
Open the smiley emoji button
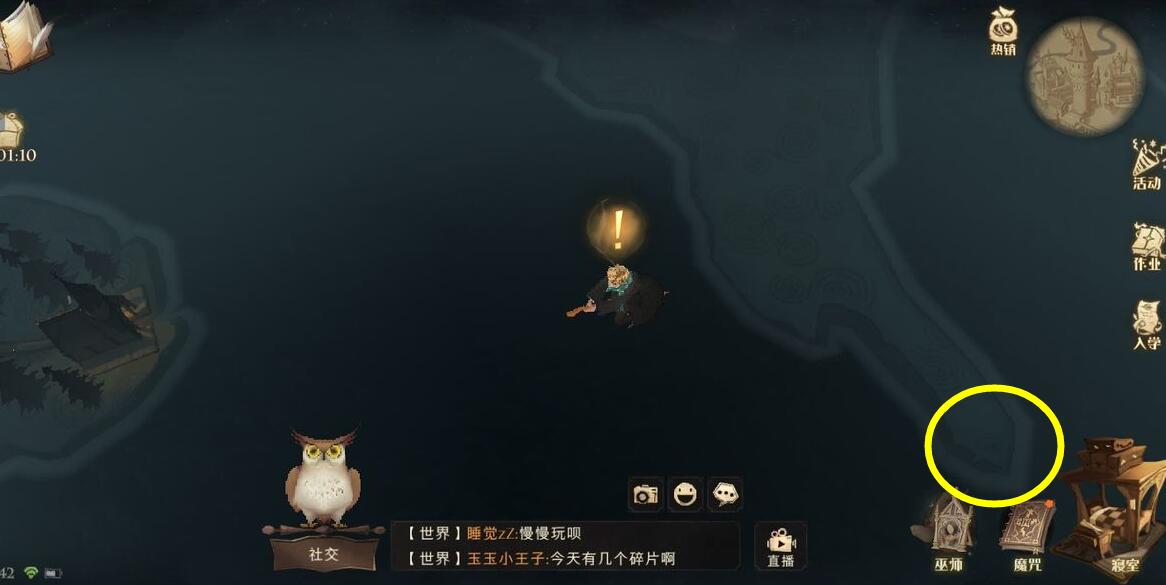point(685,494)
